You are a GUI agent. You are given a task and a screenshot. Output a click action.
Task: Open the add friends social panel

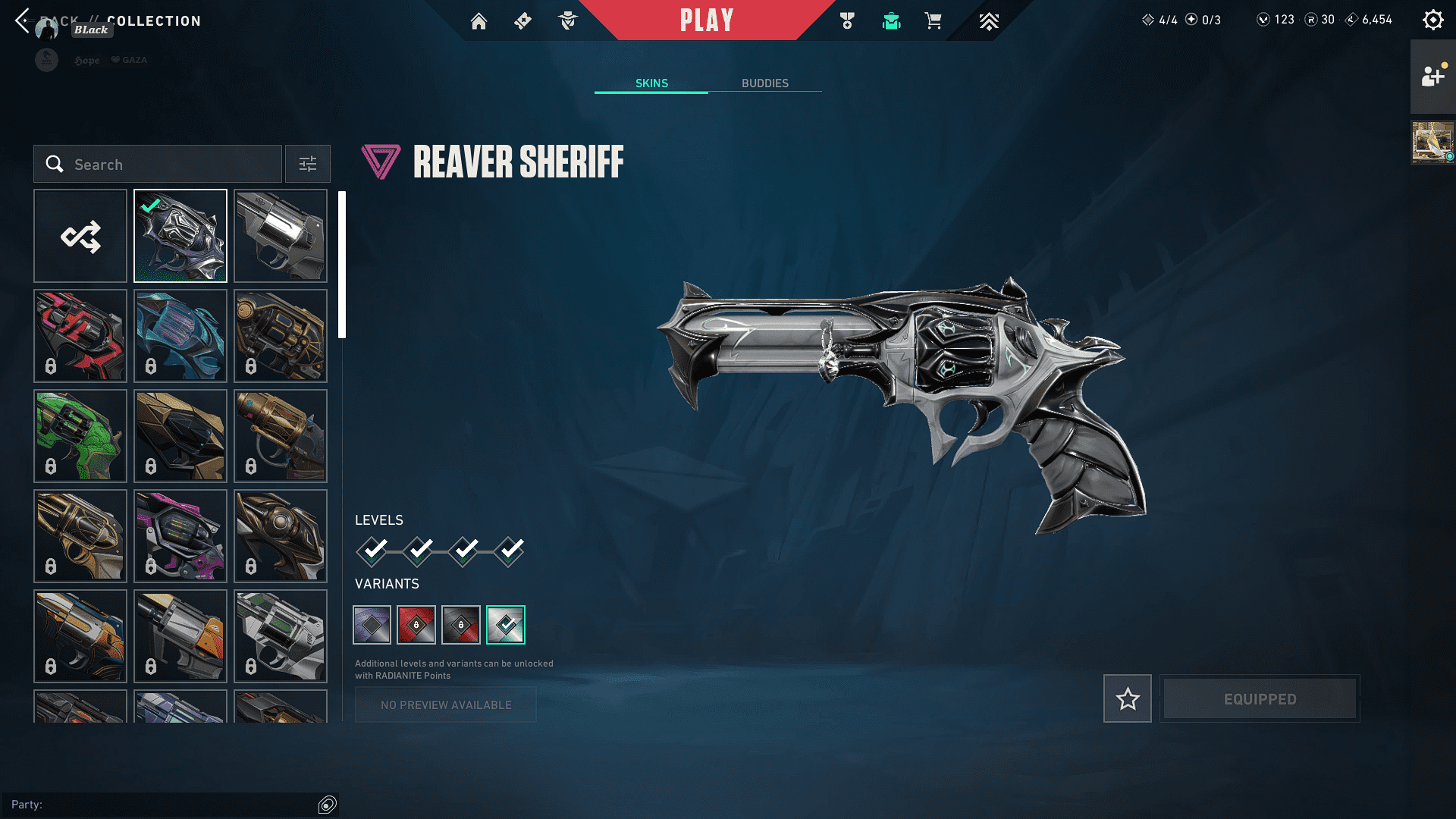(x=1432, y=77)
